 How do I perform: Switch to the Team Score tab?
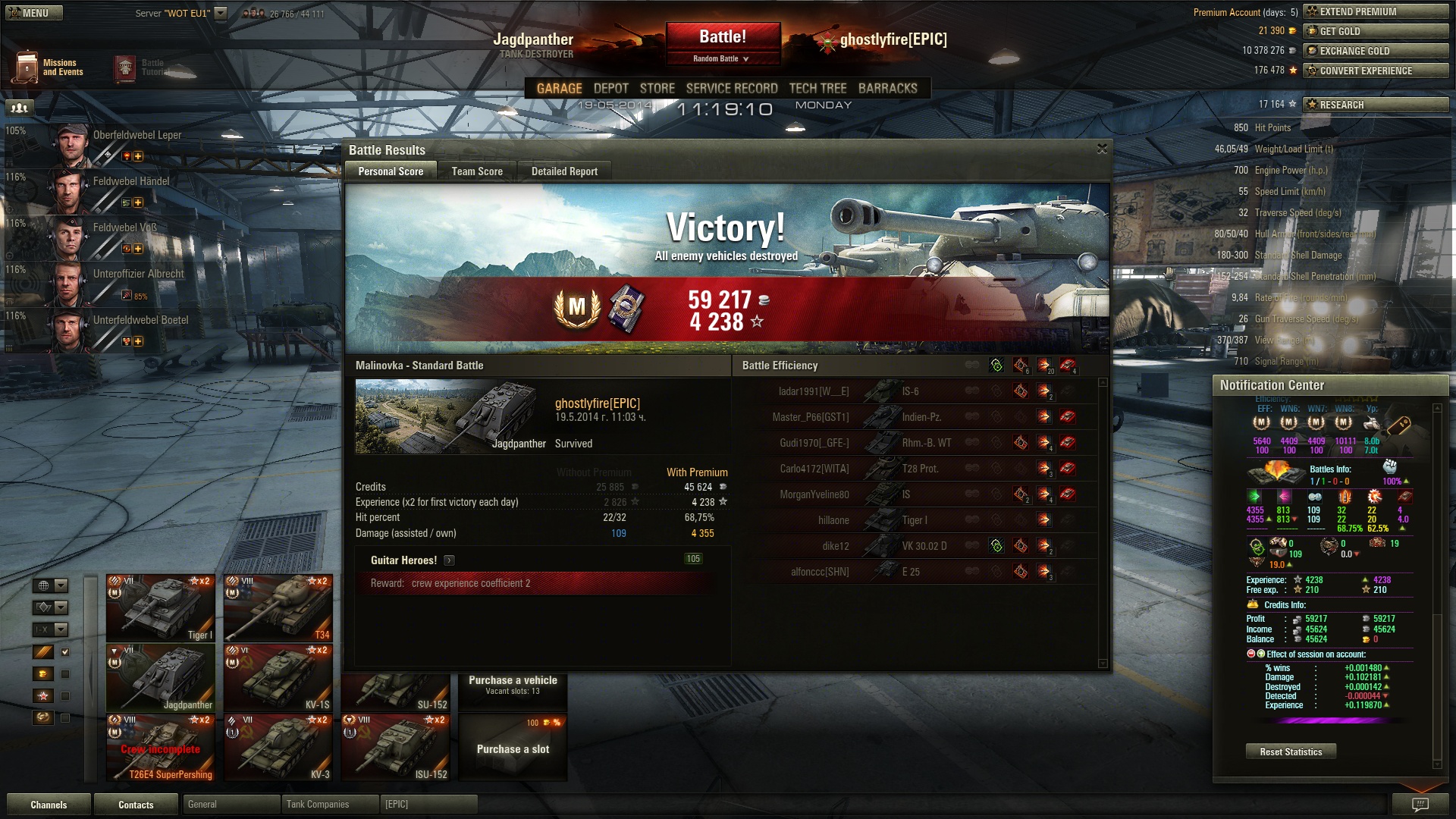(477, 171)
